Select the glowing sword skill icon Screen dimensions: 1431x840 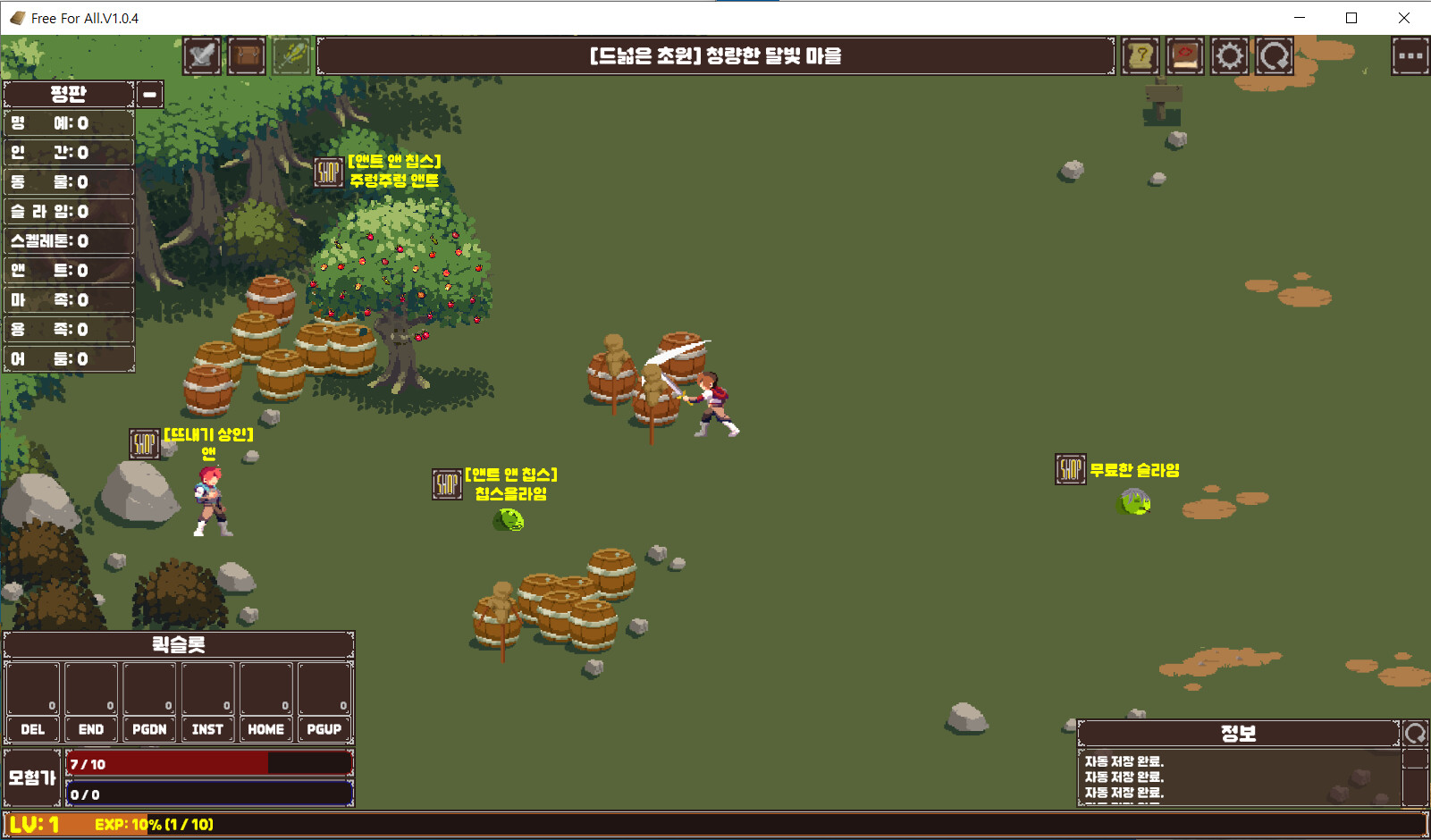(290, 55)
